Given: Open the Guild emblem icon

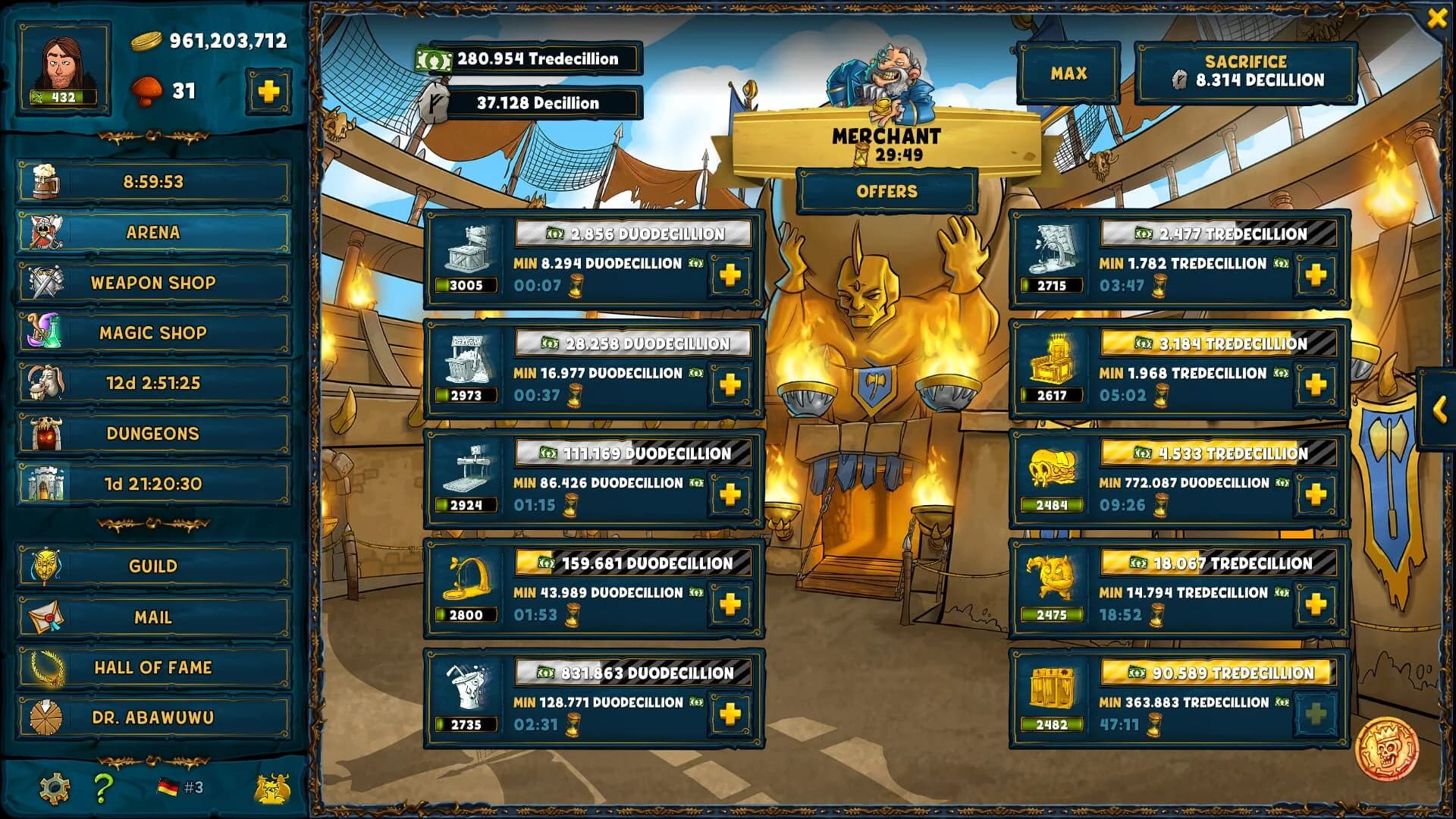Looking at the screenshot, I should (x=47, y=566).
